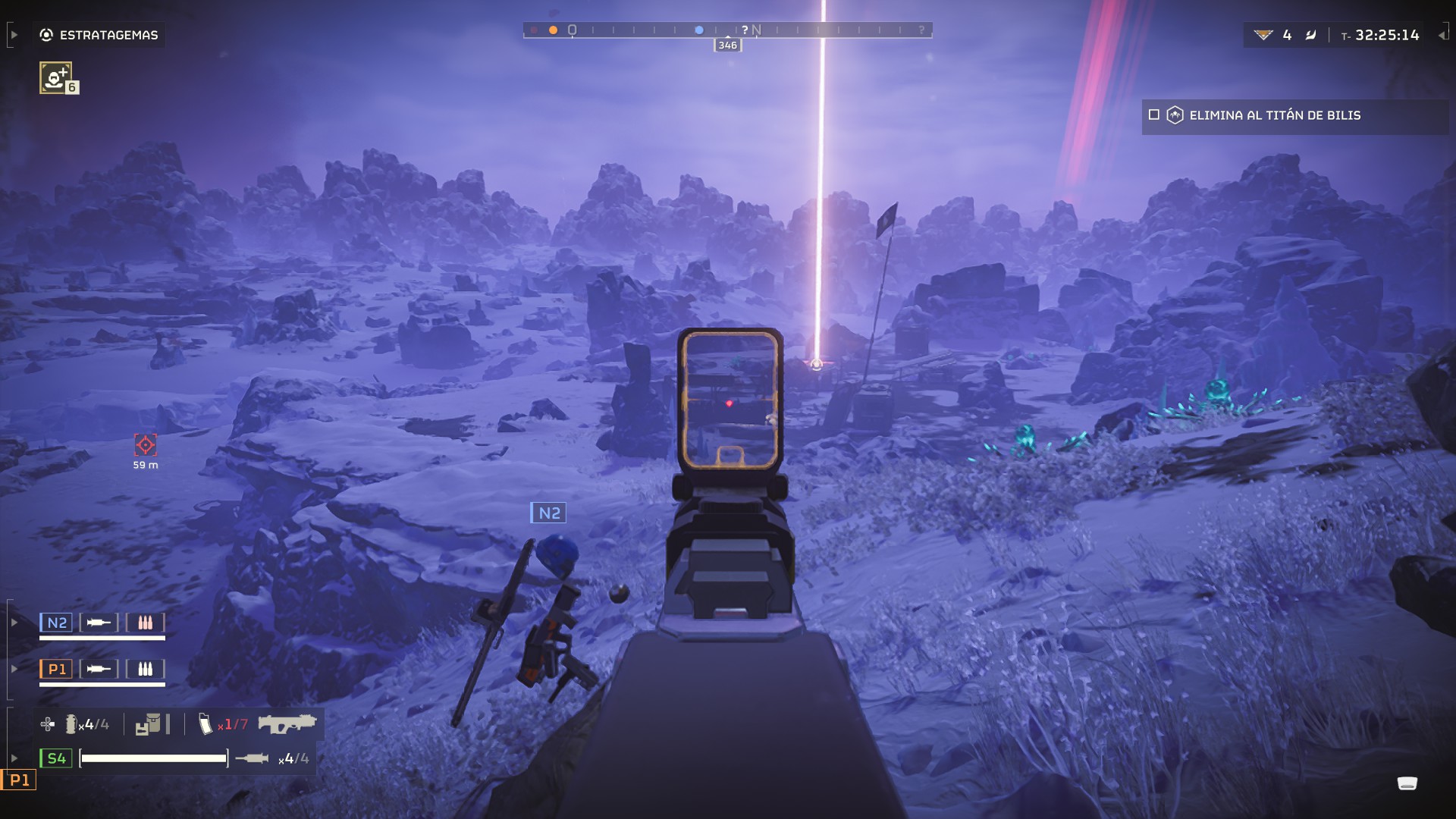Click the stim syringe icon beside S4 health
This screenshot has width=1456, height=819.
pos(252,758)
